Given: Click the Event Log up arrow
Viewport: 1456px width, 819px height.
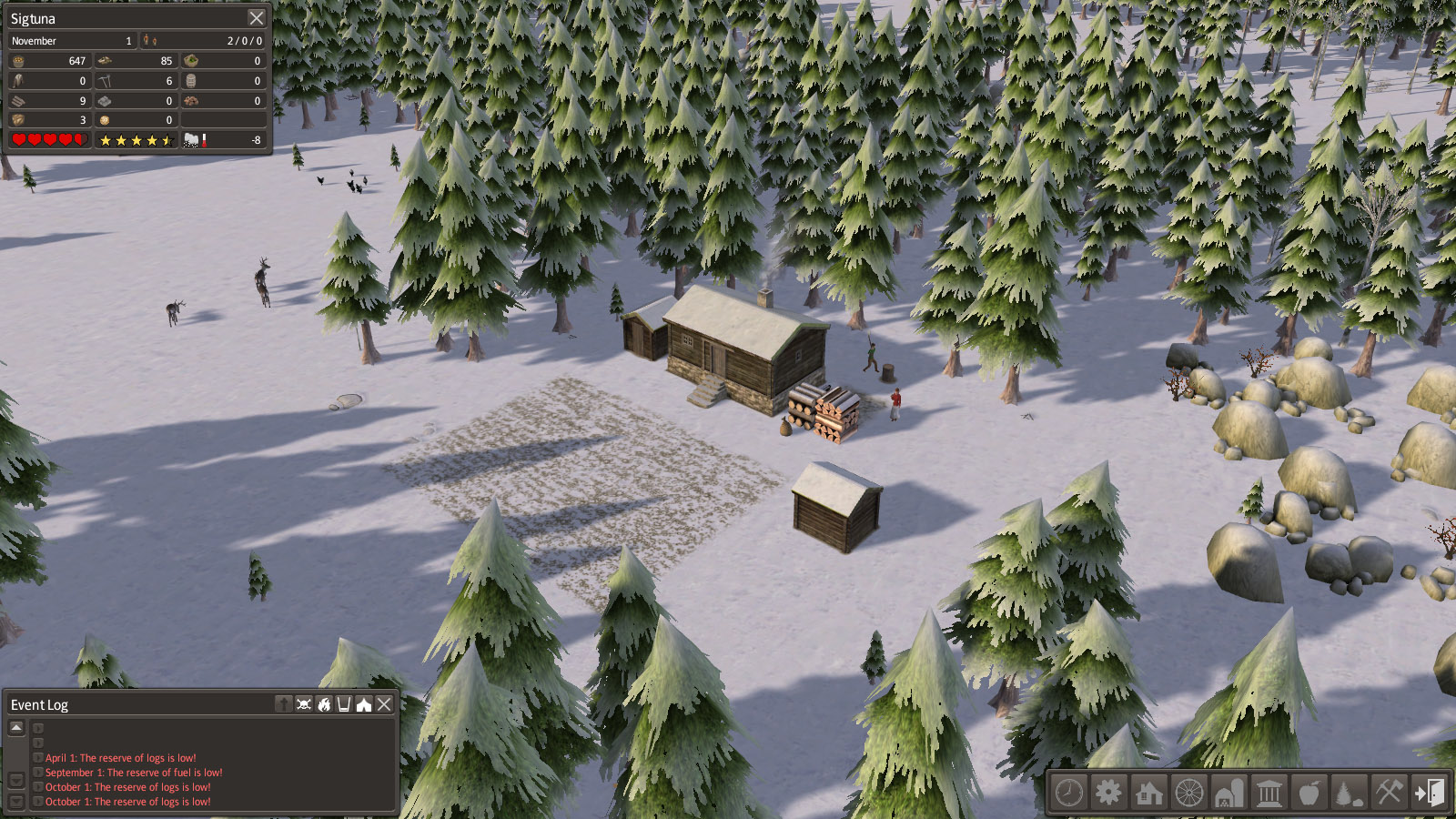Looking at the screenshot, I should click(16, 728).
